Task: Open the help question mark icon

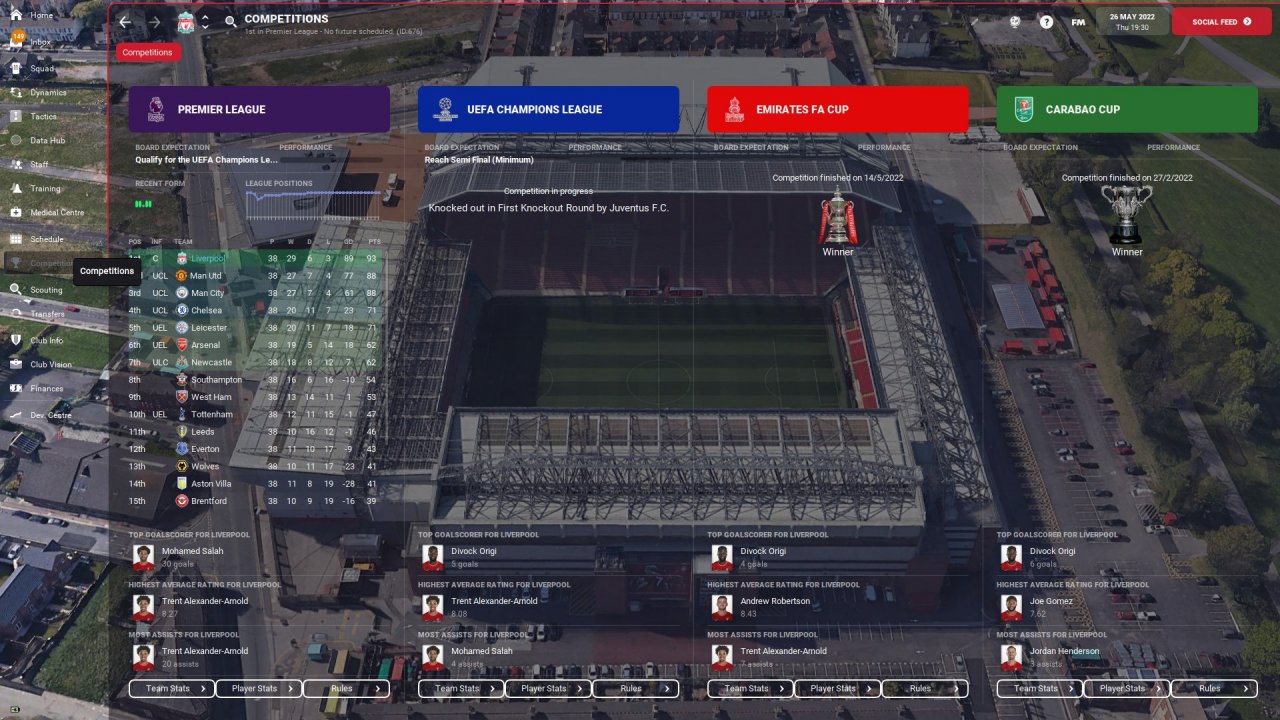Action: pyautogui.click(x=1046, y=21)
